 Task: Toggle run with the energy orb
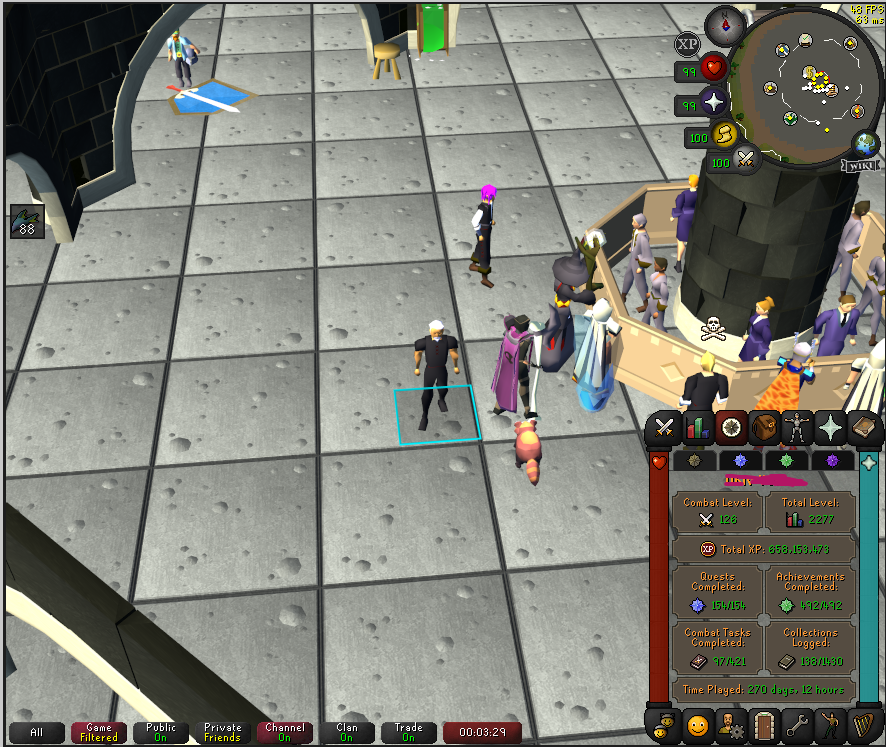tap(723, 135)
